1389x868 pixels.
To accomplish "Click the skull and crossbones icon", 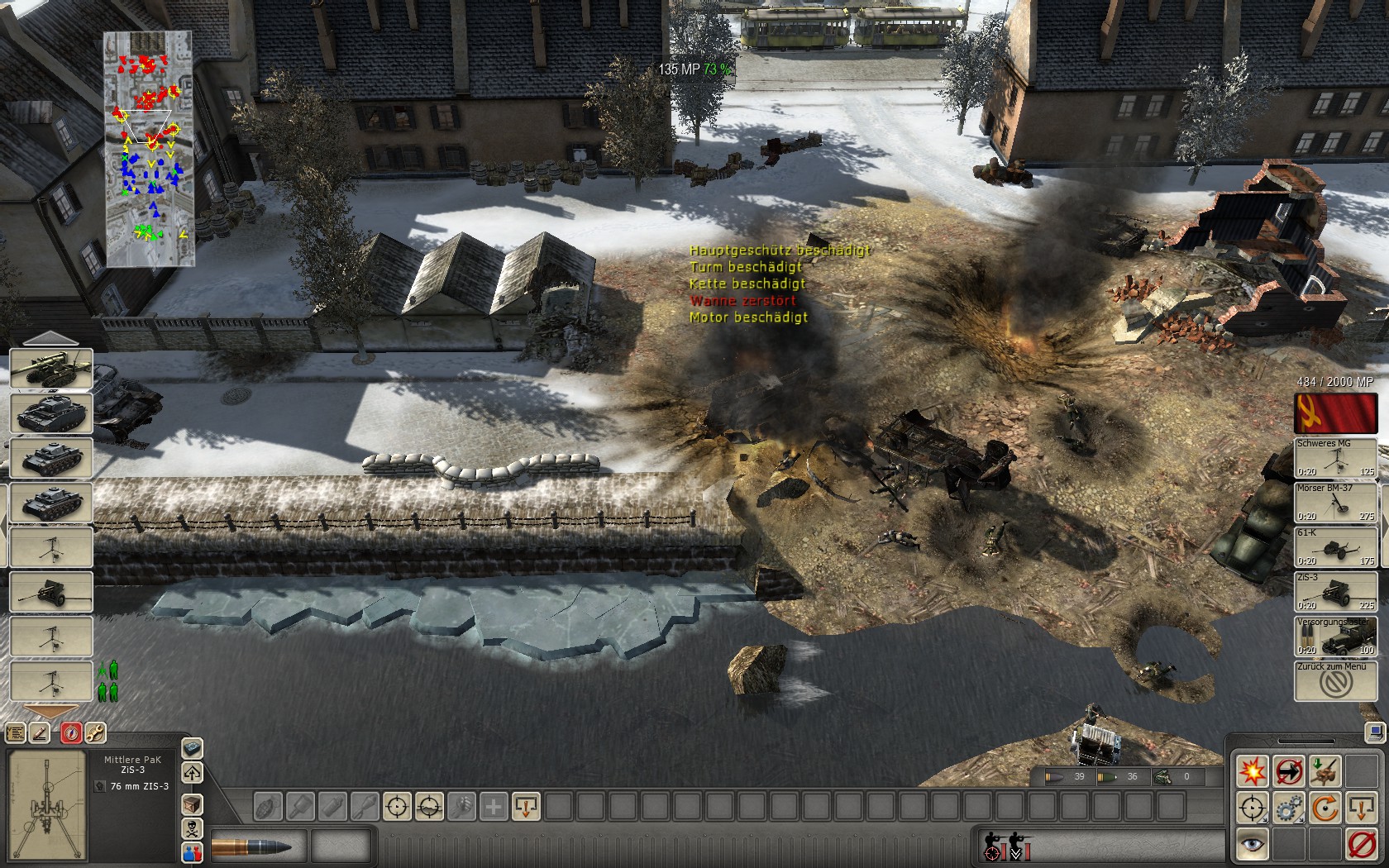I will (192, 828).
